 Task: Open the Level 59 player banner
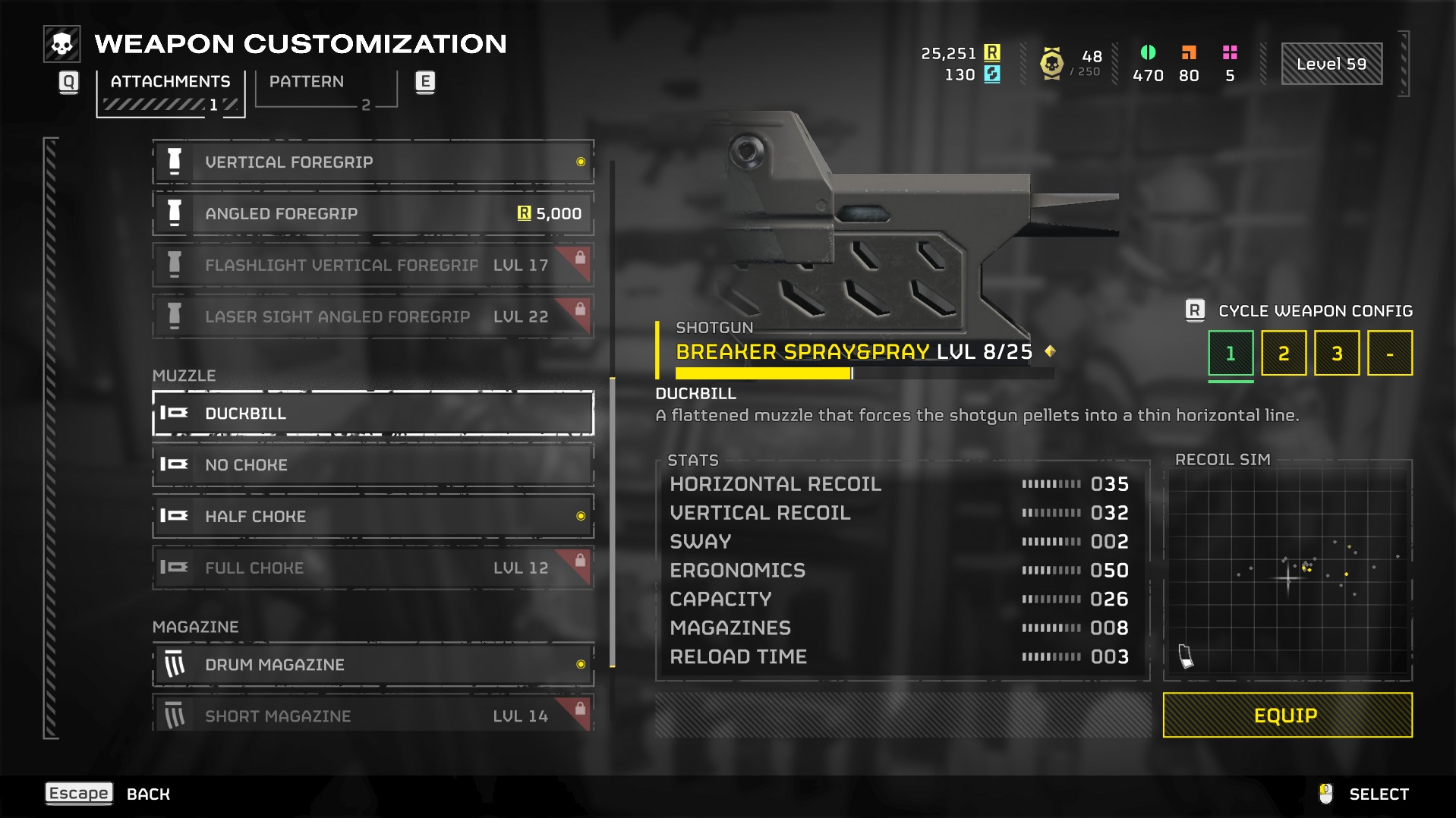(1332, 64)
